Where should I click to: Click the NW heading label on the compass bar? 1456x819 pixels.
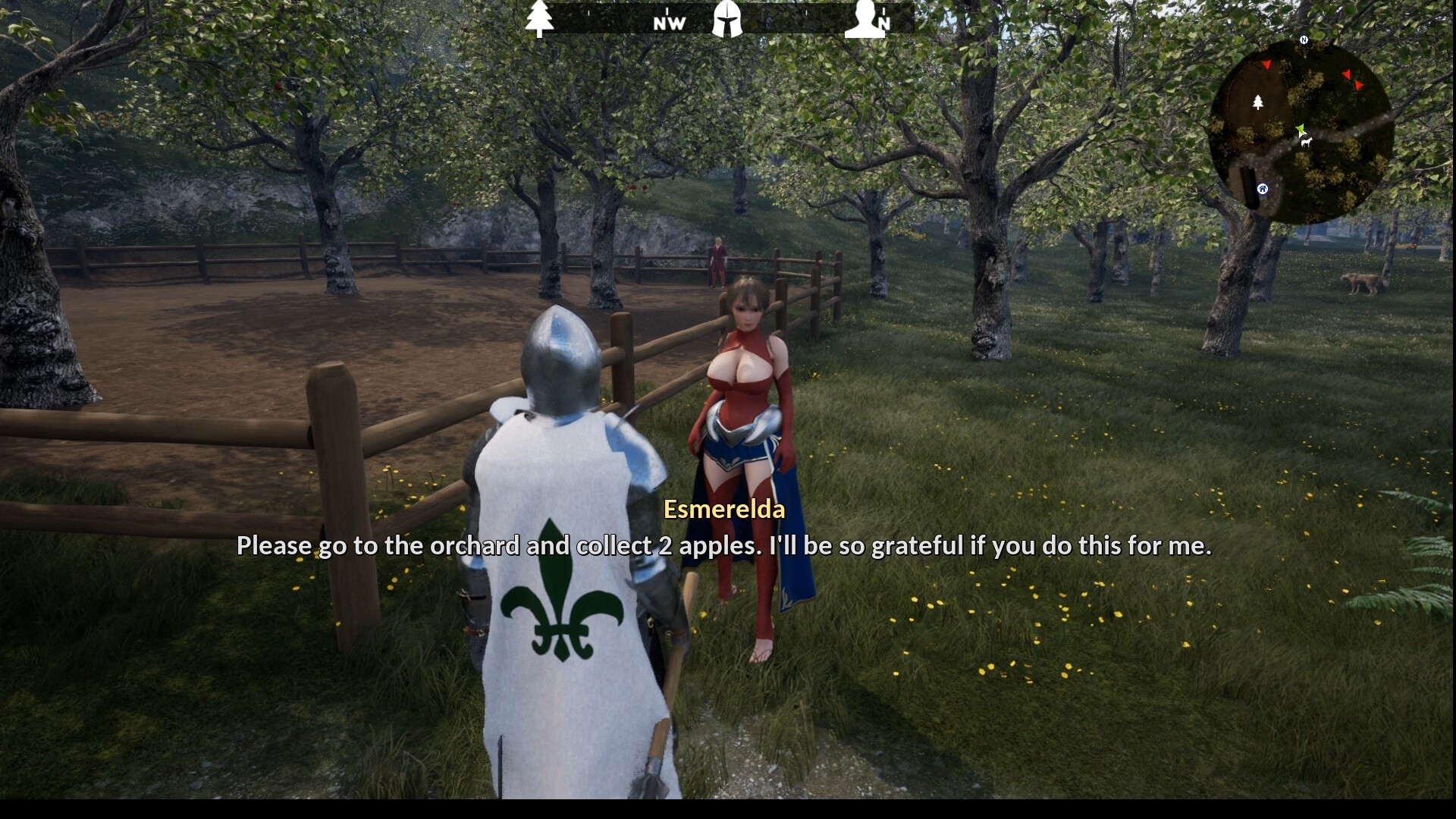[668, 24]
